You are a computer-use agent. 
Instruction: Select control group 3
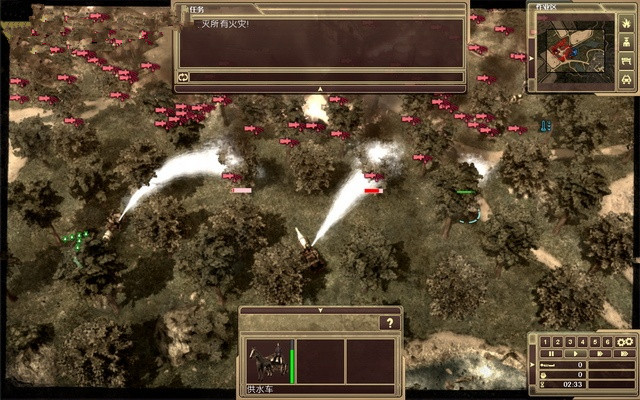pyautogui.click(x=570, y=341)
